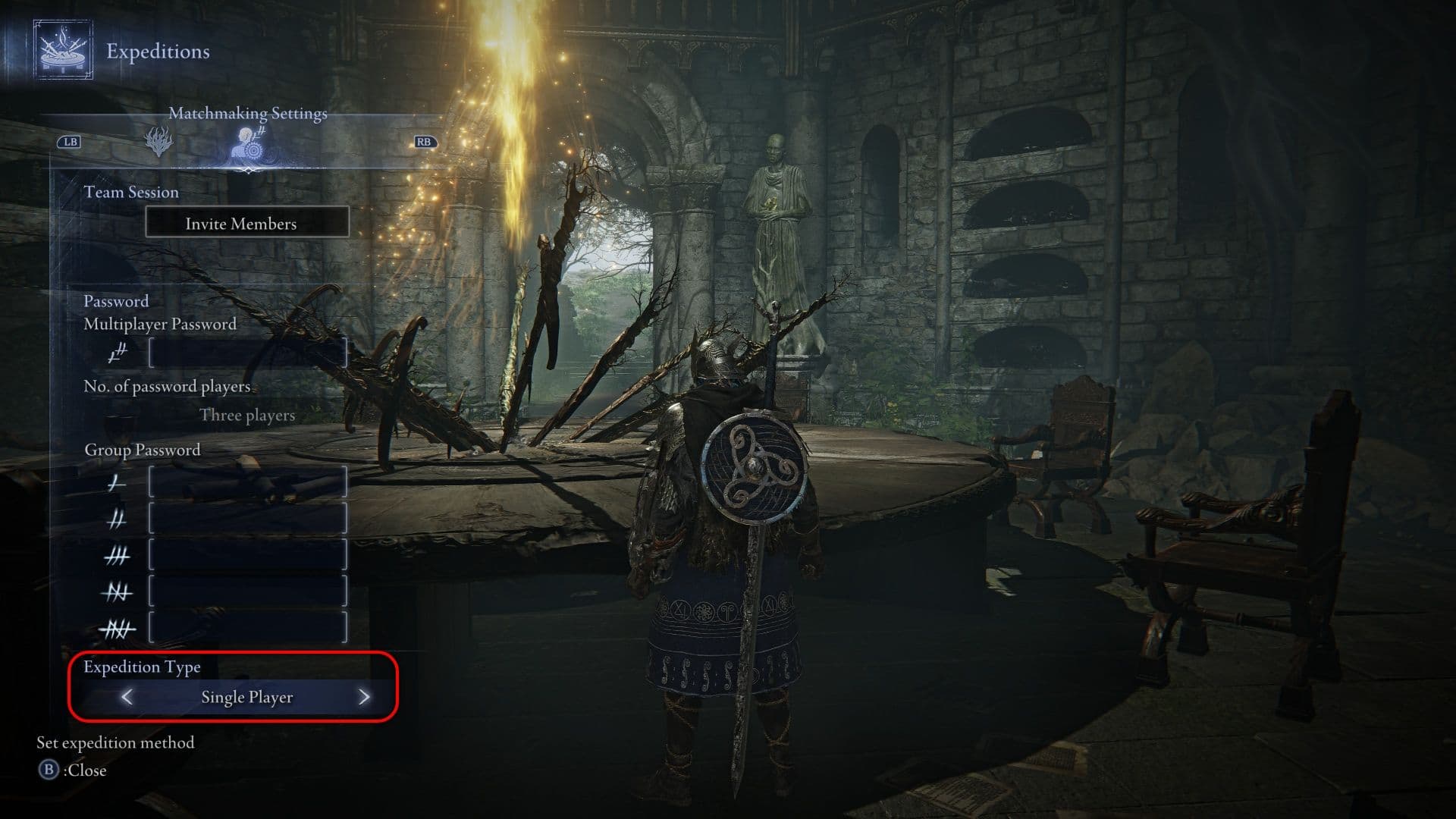Viewport: 1456px width, 819px height.
Task: Select the Multiplayer Password input field
Action: click(x=247, y=353)
